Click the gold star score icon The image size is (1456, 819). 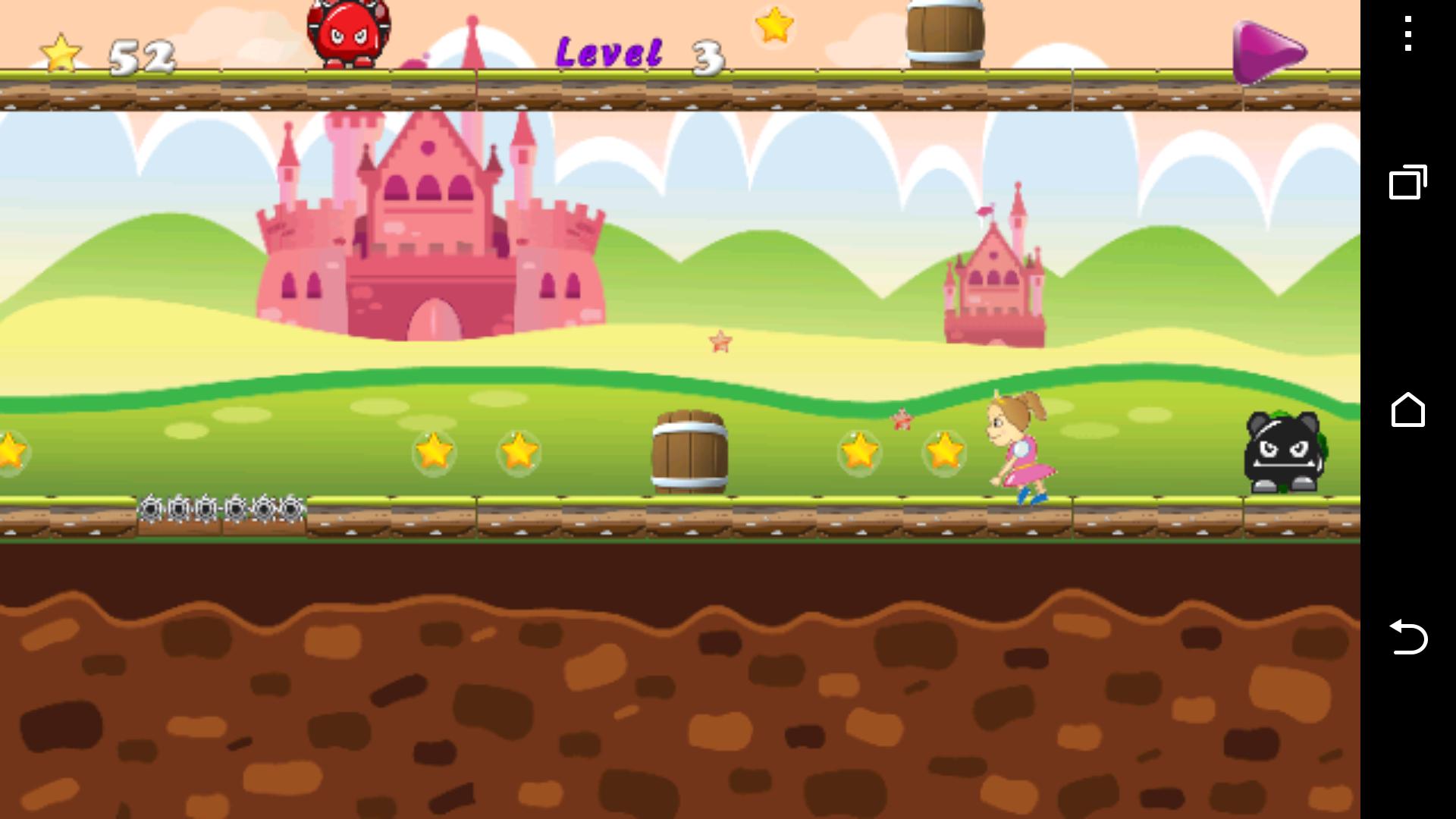pyautogui.click(x=60, y=52)
